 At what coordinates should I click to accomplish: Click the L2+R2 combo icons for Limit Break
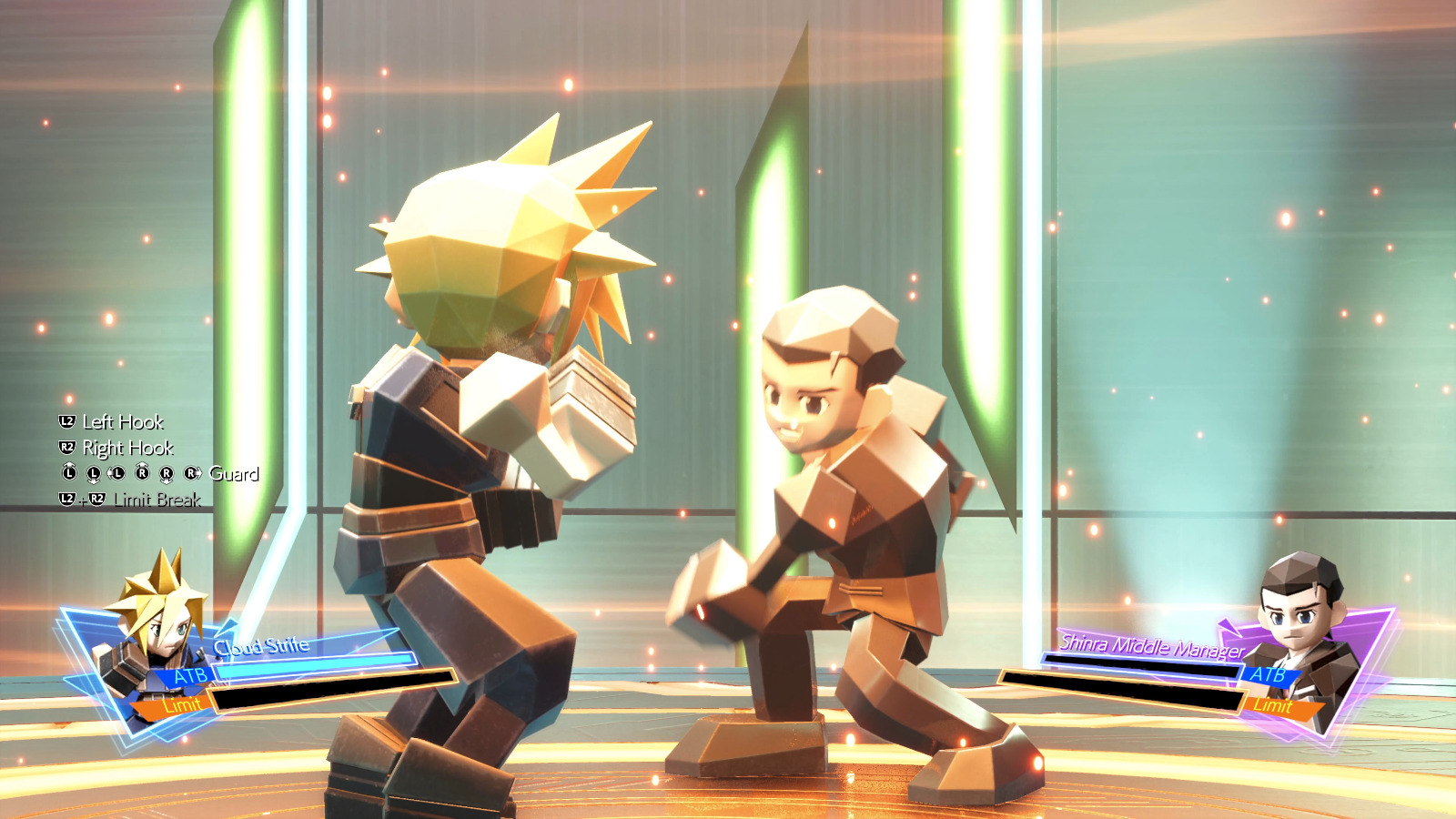point(80,500)
